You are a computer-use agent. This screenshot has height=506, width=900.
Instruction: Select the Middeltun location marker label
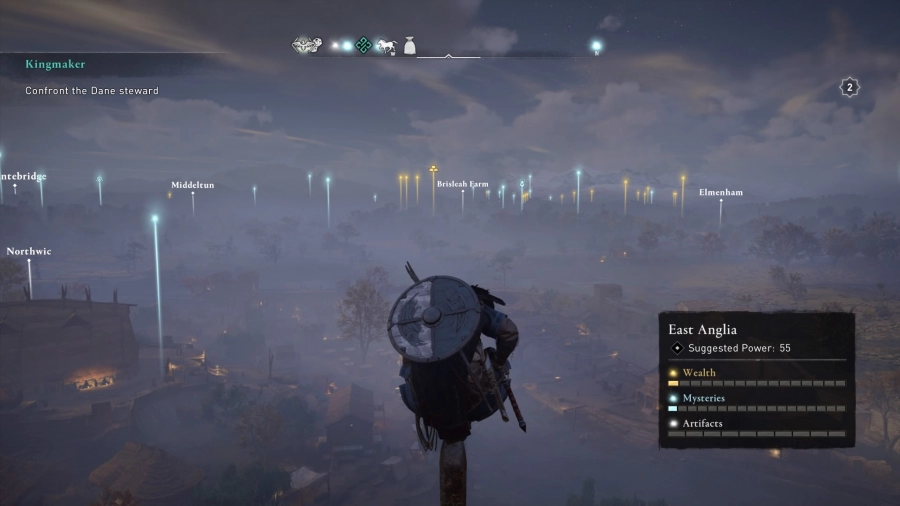tap(192, 185)
